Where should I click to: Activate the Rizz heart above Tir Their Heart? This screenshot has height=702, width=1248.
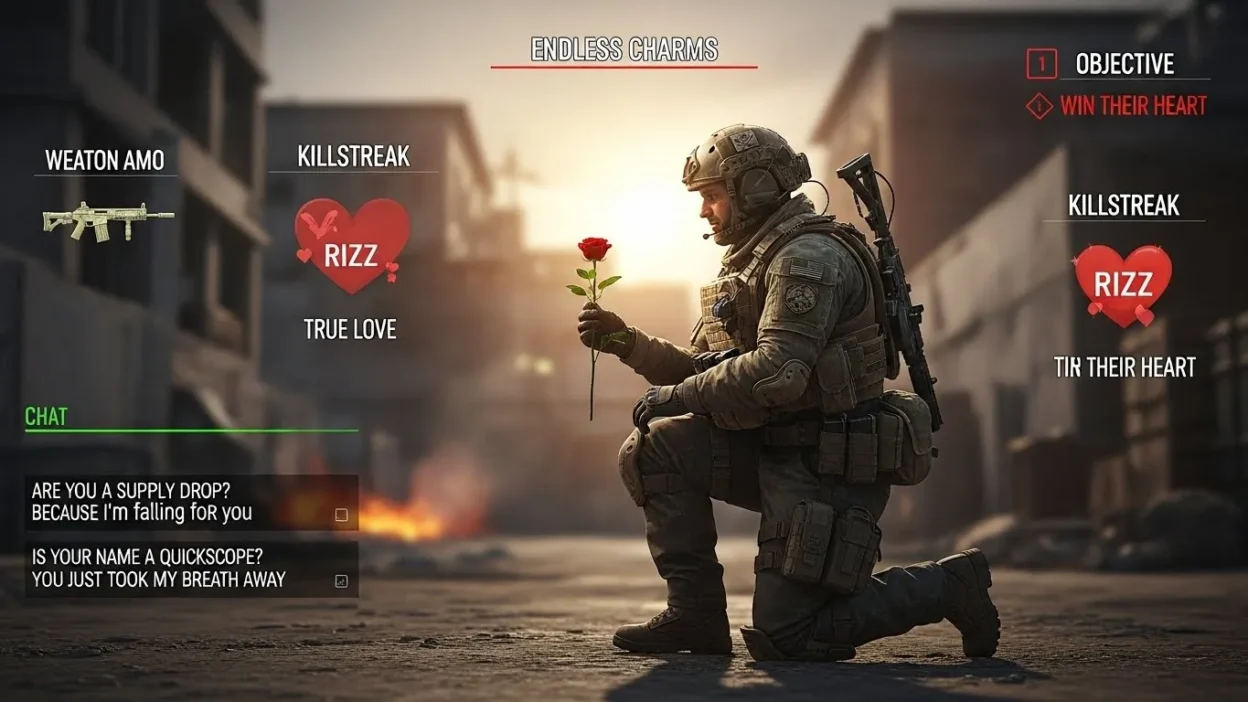[x=1123, y=284]
